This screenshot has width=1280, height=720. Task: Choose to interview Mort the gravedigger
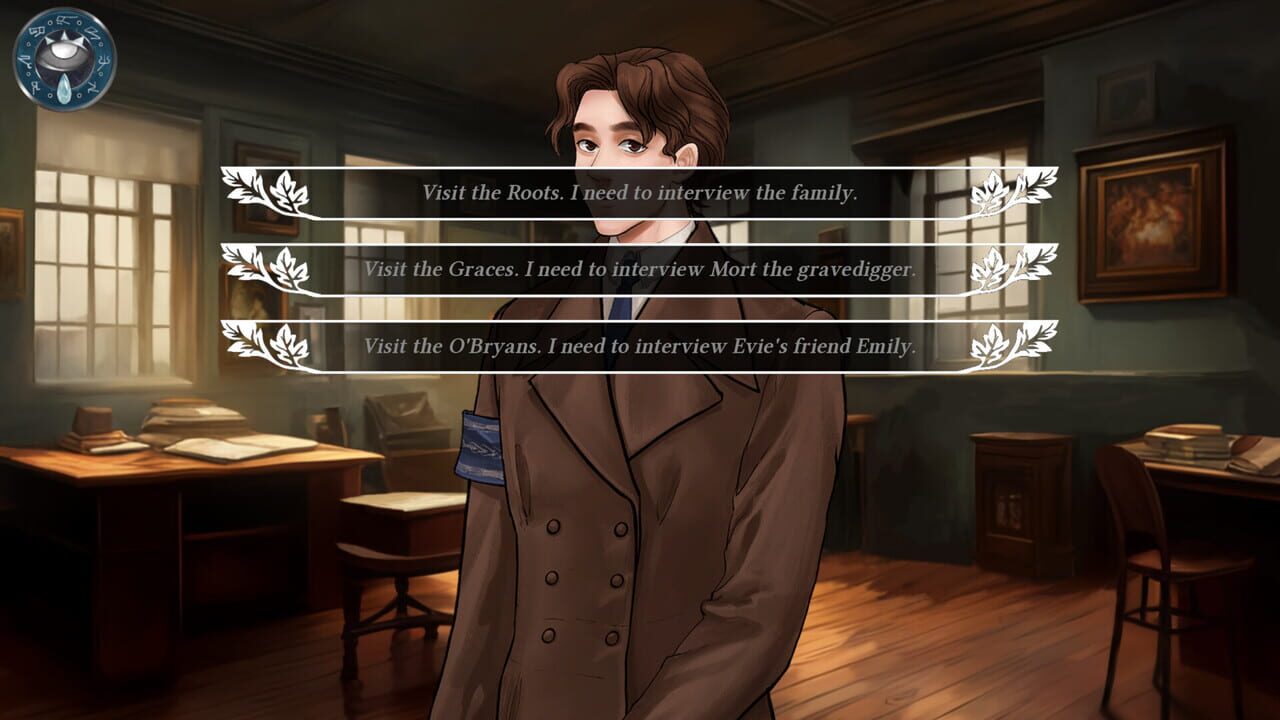tap(637, 268)
